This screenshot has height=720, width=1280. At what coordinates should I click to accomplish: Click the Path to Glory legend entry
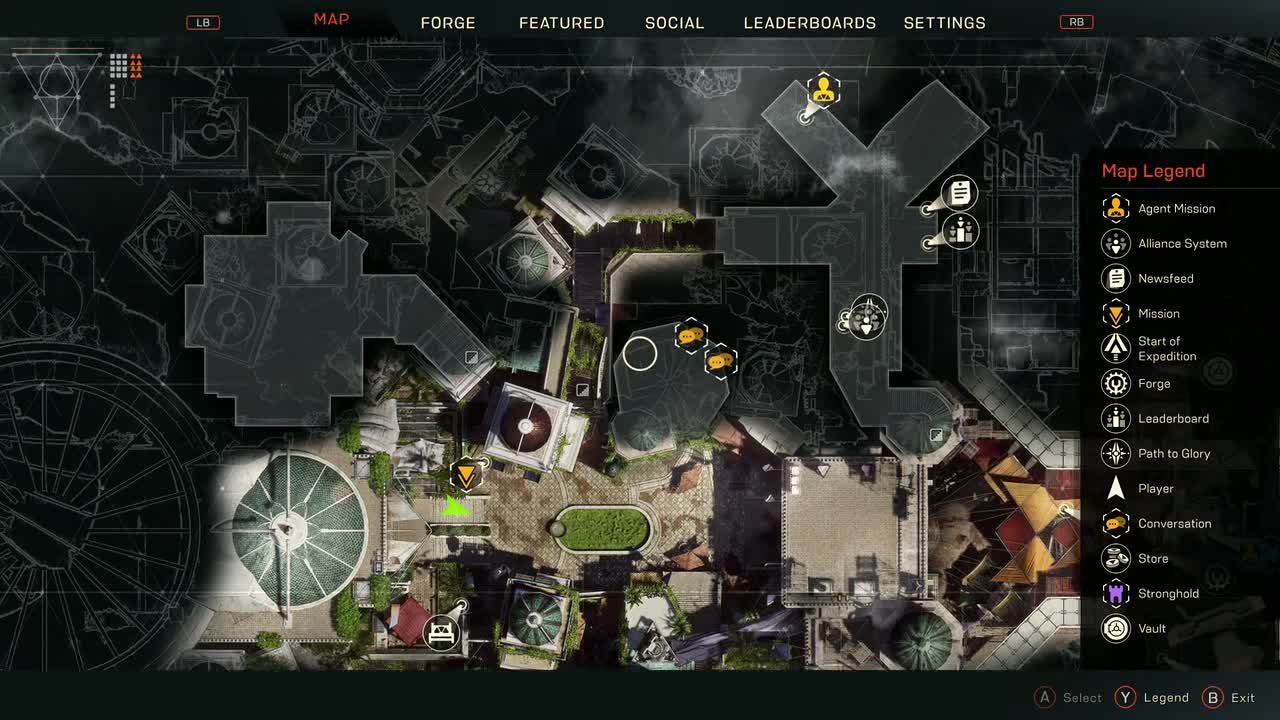(1173, 454)
